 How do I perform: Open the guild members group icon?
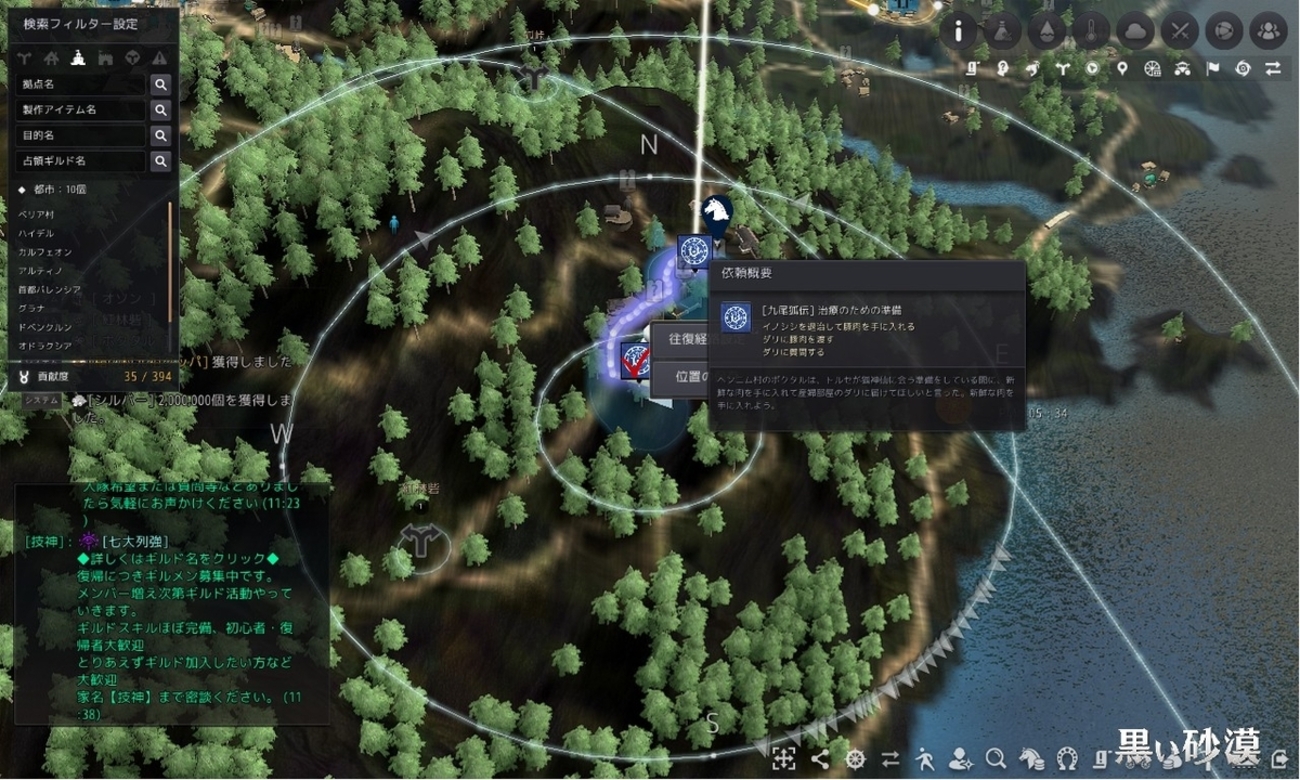1268,31
